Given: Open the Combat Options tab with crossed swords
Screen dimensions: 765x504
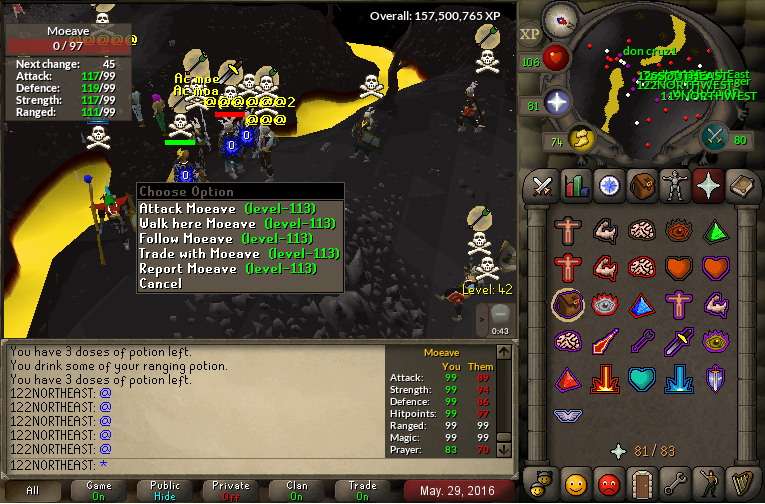Looking at the screenshot, I should 542,185.
